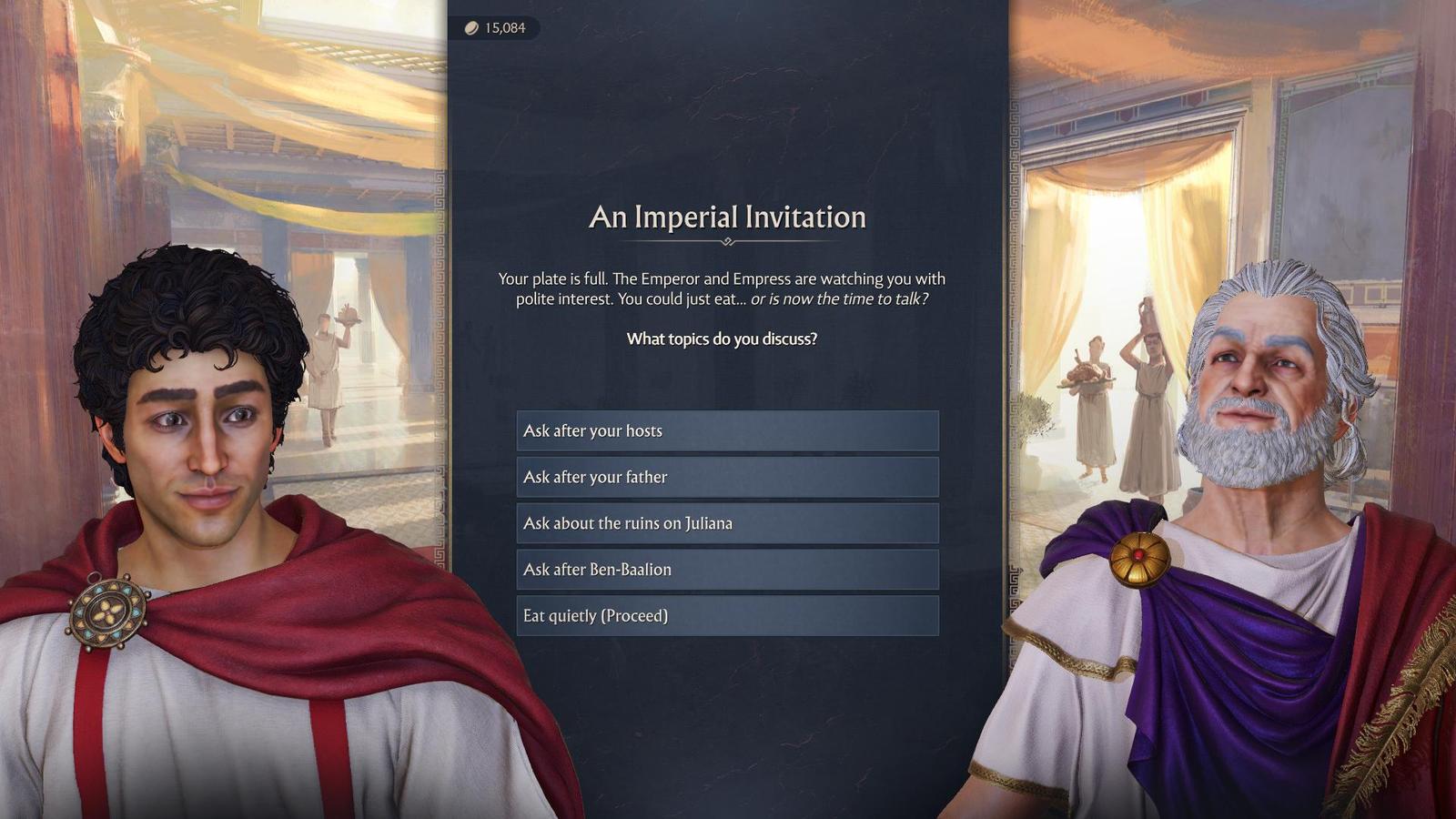The width and height of the screenshot is (1456, 819).
Task: Click the "An Imperial Invitation" event title
Action: [x=726, y=217]
